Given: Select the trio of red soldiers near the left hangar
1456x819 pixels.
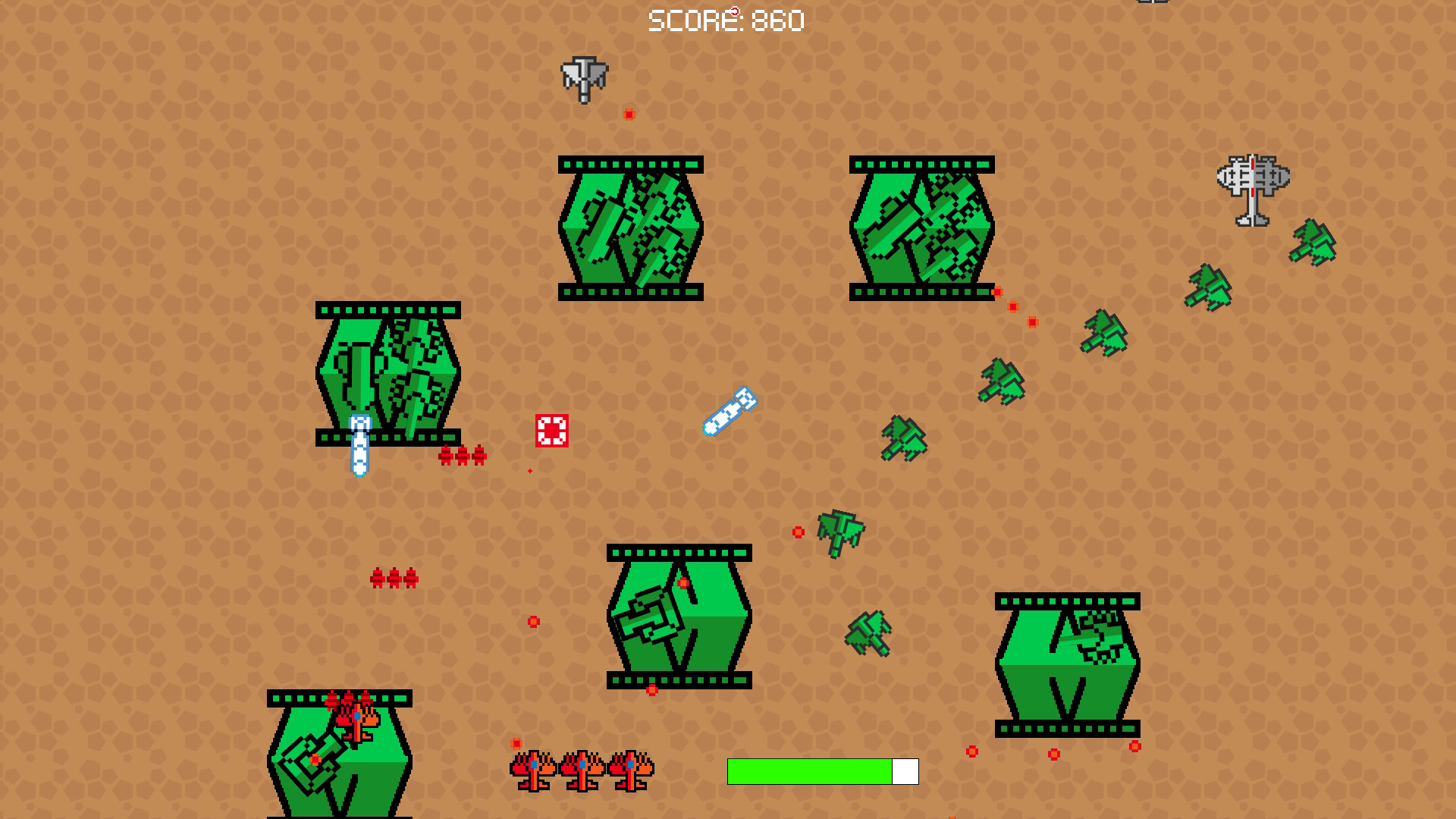Looking at the screenshot, I should 461,455.
